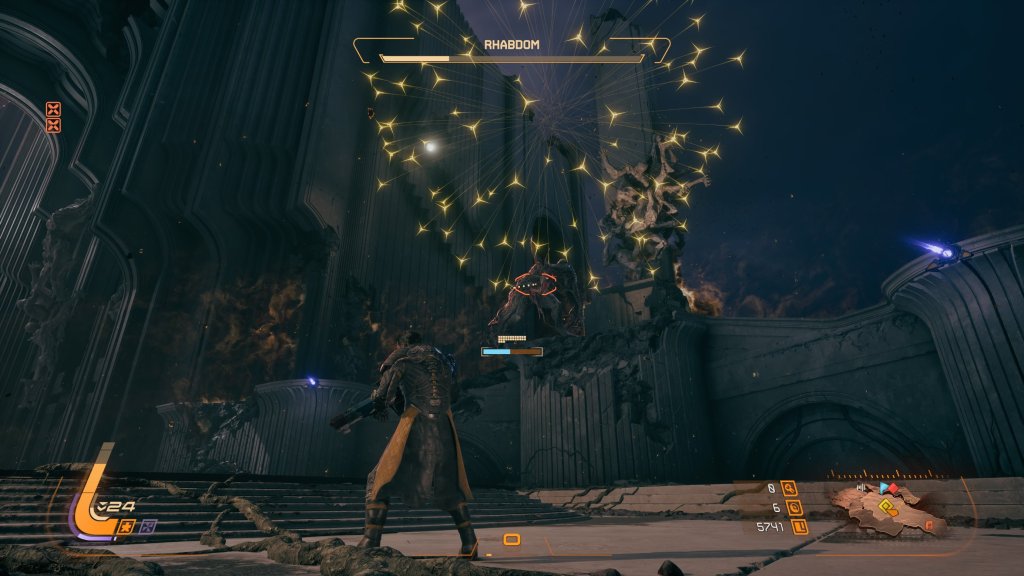
Task: Click the red diamond marker on minimap
Action: click(895, 489)
